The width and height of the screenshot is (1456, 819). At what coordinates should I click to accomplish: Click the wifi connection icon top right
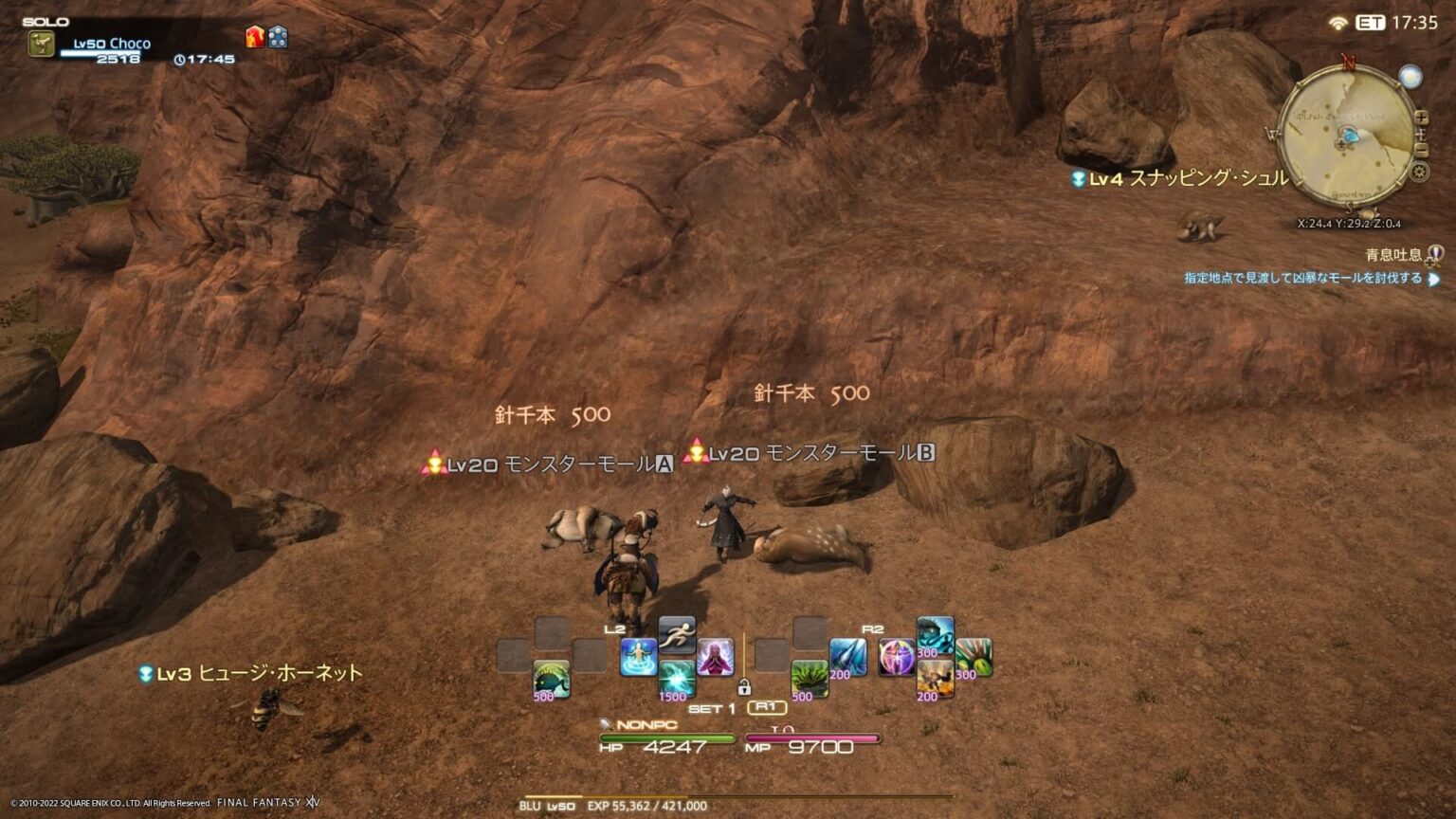coord(1337,23)
